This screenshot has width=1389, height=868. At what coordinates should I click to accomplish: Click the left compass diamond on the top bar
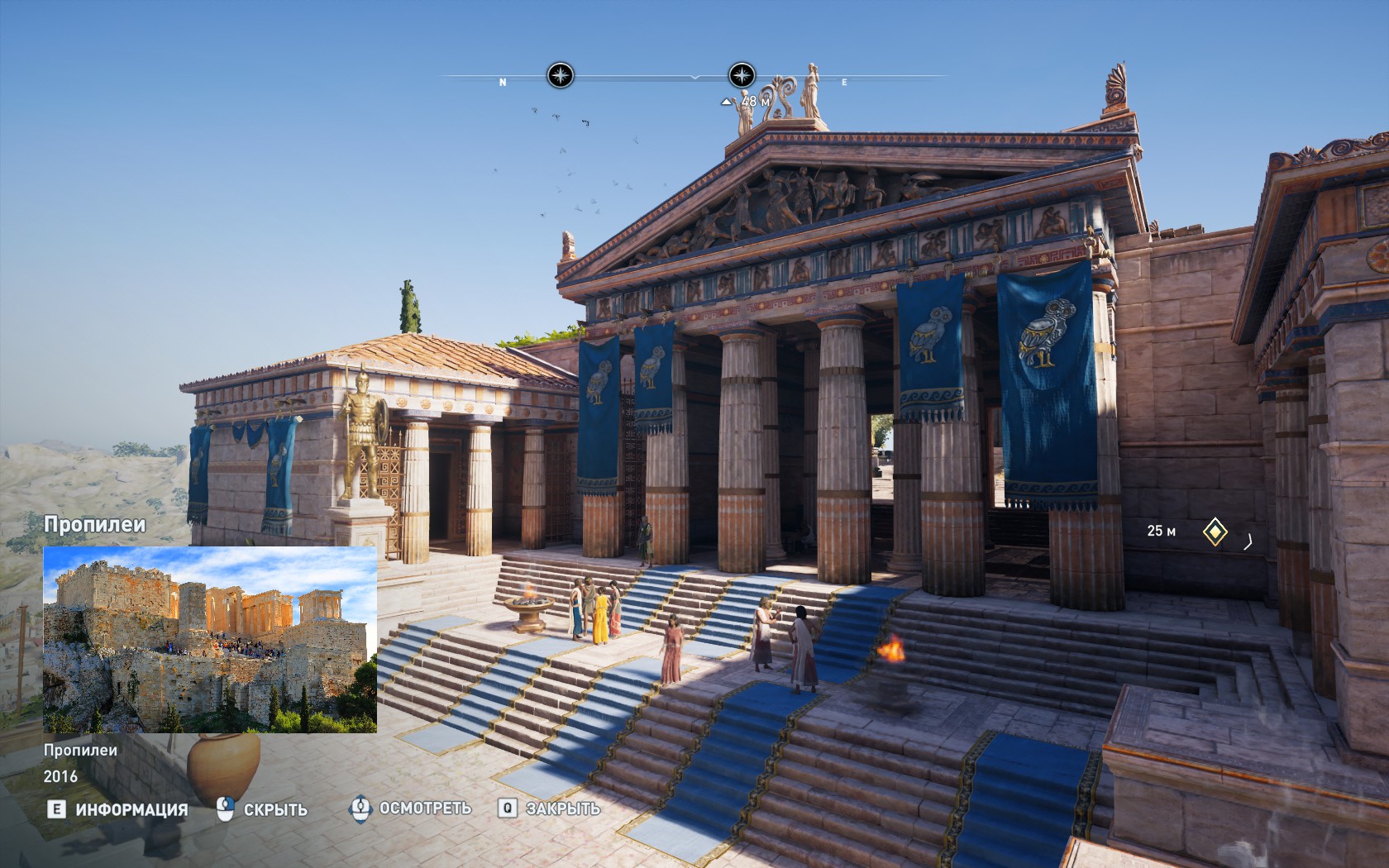(559, 76)
